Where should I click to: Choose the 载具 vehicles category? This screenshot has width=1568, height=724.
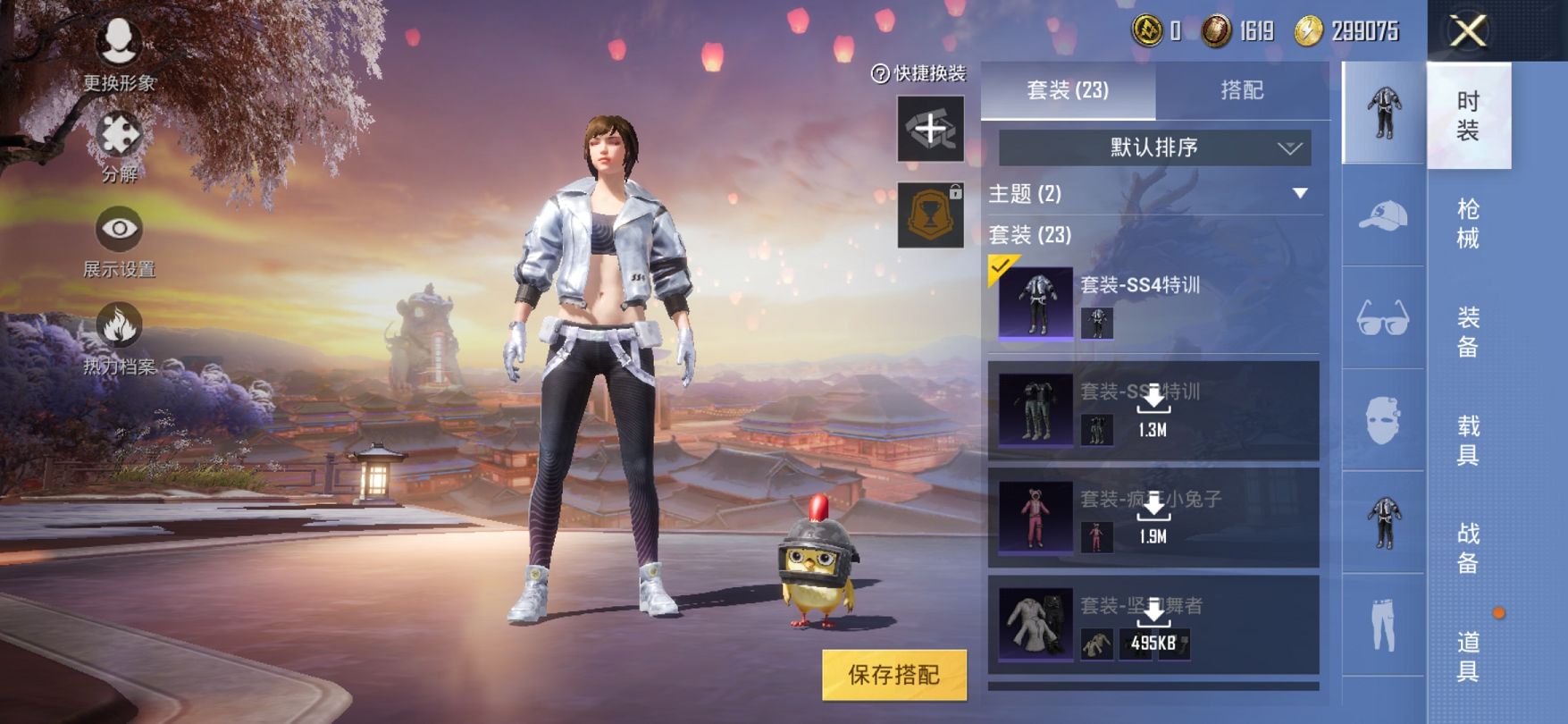coord(1468,440)
